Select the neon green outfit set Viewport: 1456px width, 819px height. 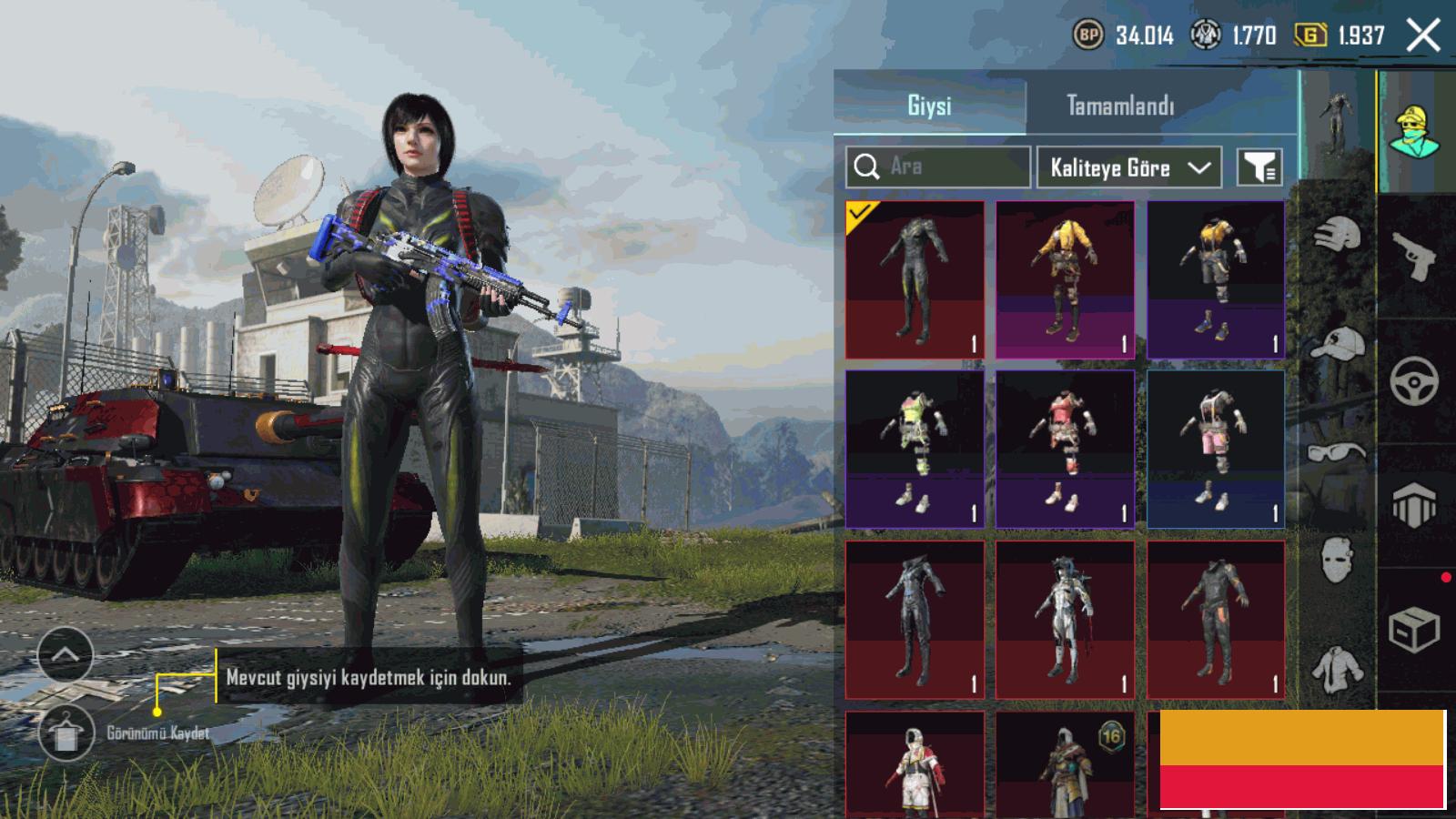click(x=915, y=449)
